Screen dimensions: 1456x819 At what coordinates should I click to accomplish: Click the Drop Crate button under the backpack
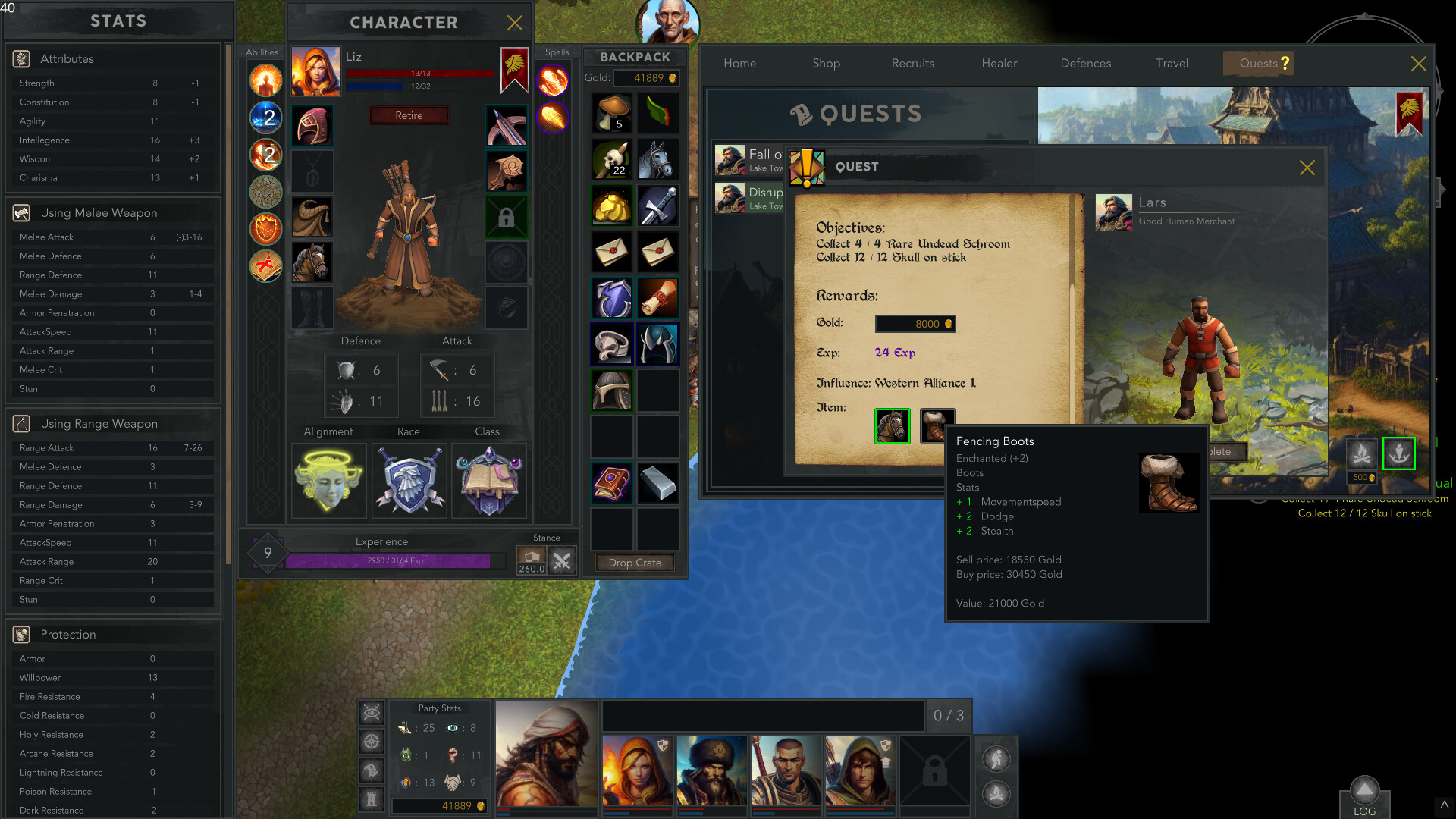pyautogui.click(x=634, y=563)
